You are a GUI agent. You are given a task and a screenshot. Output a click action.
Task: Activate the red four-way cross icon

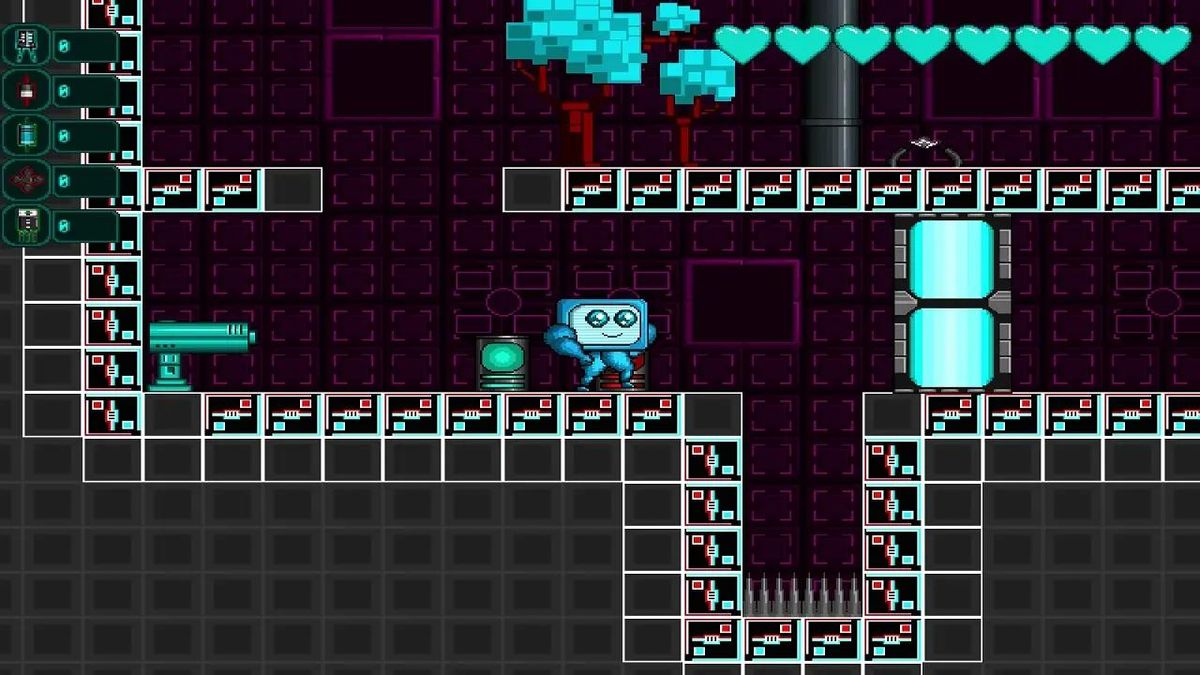(26, 181)
